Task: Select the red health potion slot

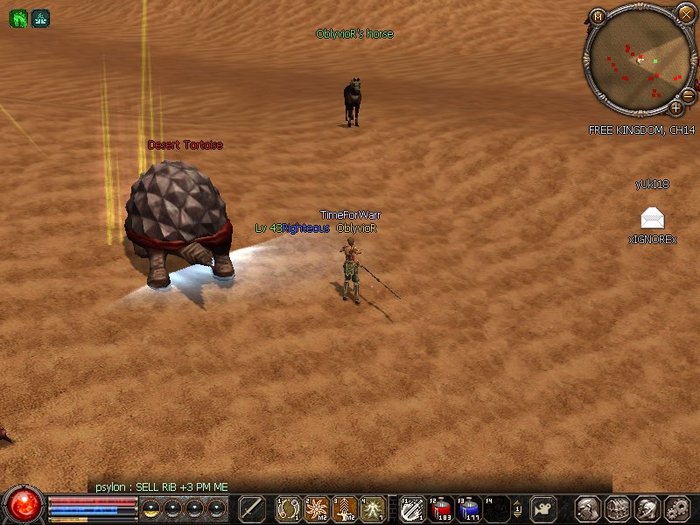Action: pos(441,509)
